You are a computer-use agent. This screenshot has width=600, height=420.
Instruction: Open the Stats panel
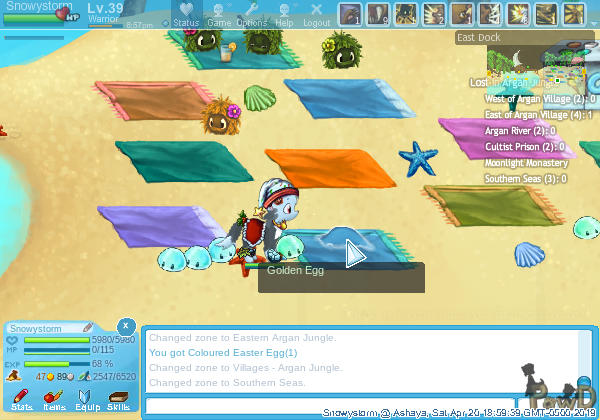(x=22, y=400)
